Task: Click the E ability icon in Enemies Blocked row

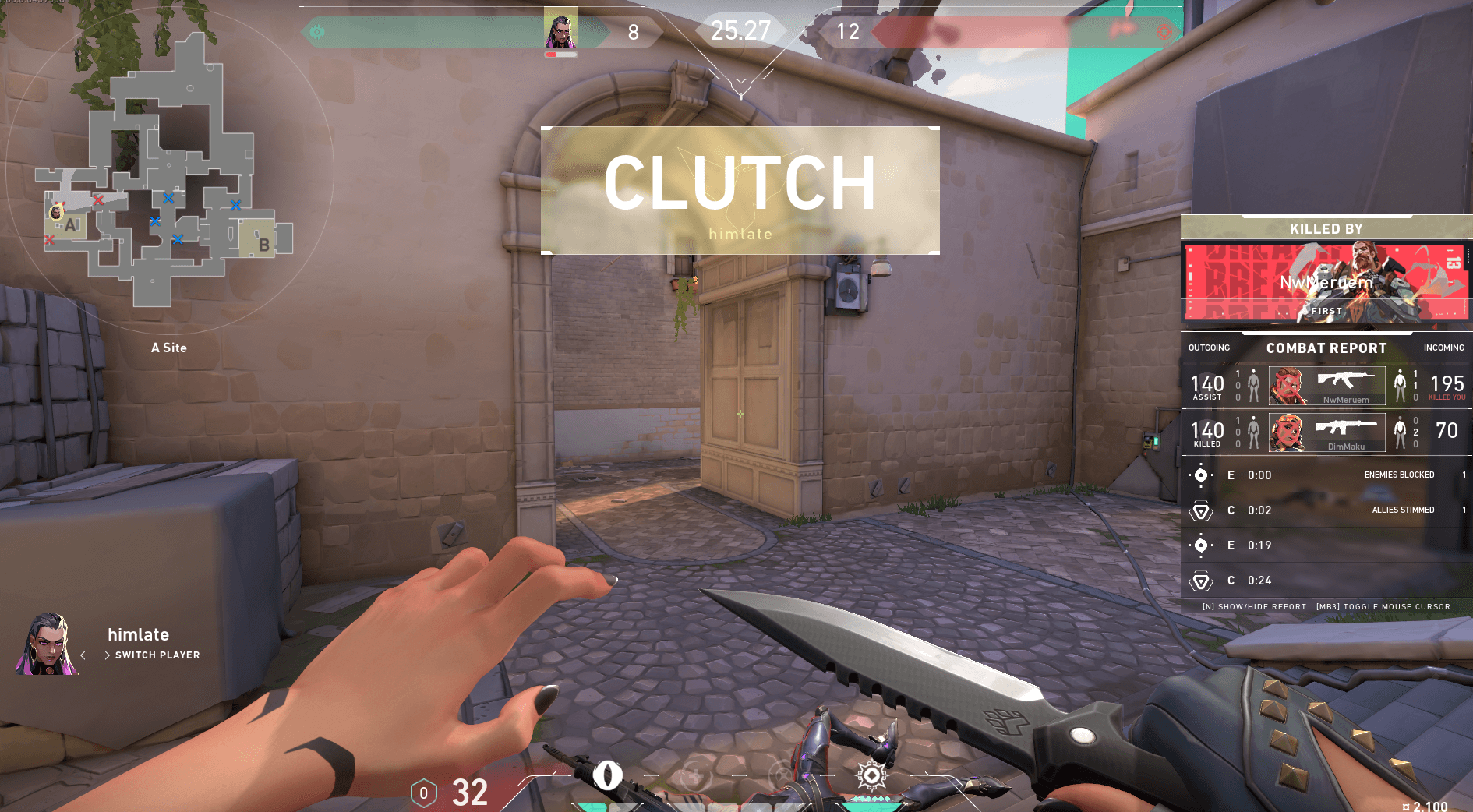Action: [x=1201, y=475]
